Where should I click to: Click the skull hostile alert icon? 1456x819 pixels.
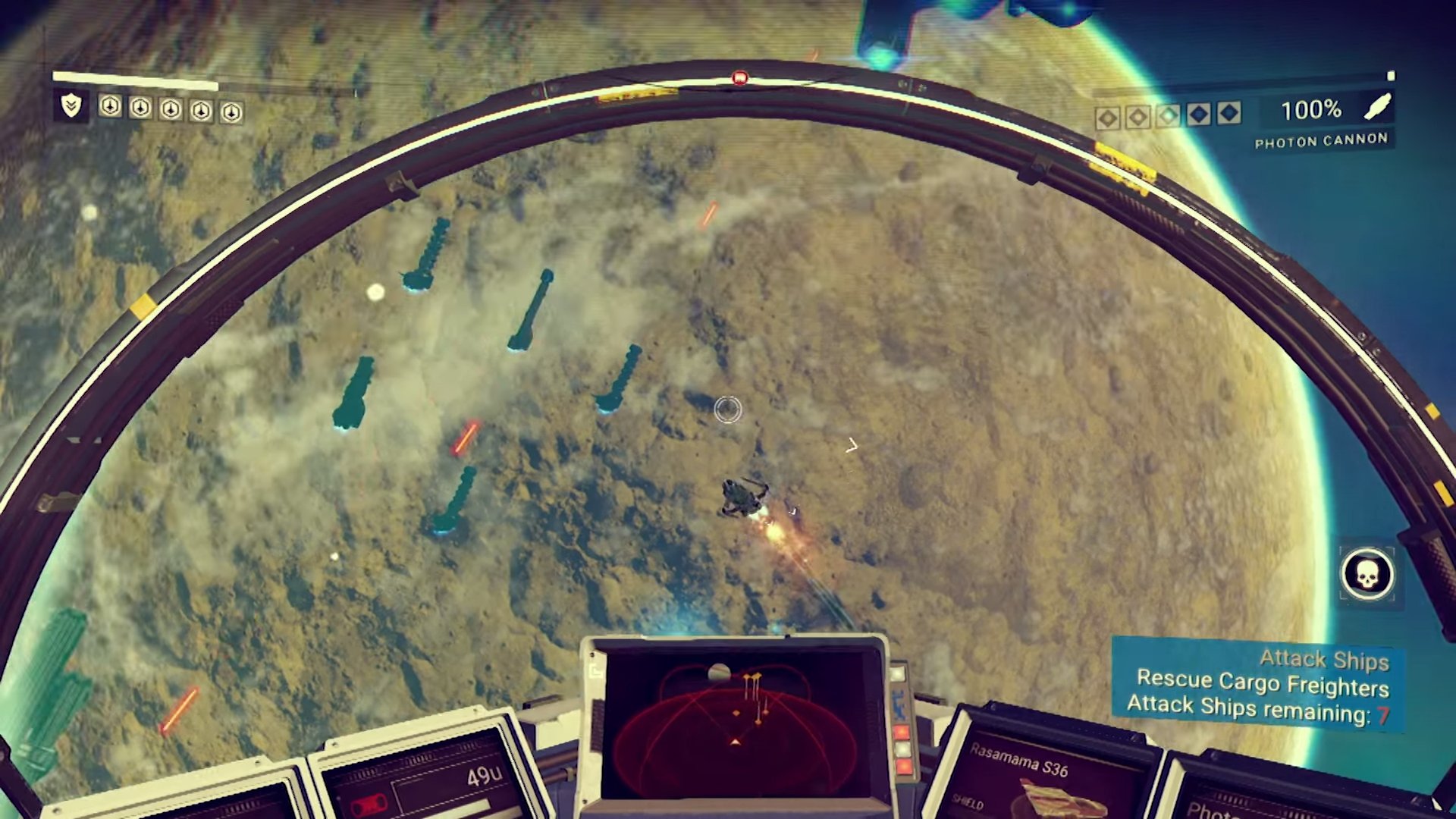(x=1367, y=575)
